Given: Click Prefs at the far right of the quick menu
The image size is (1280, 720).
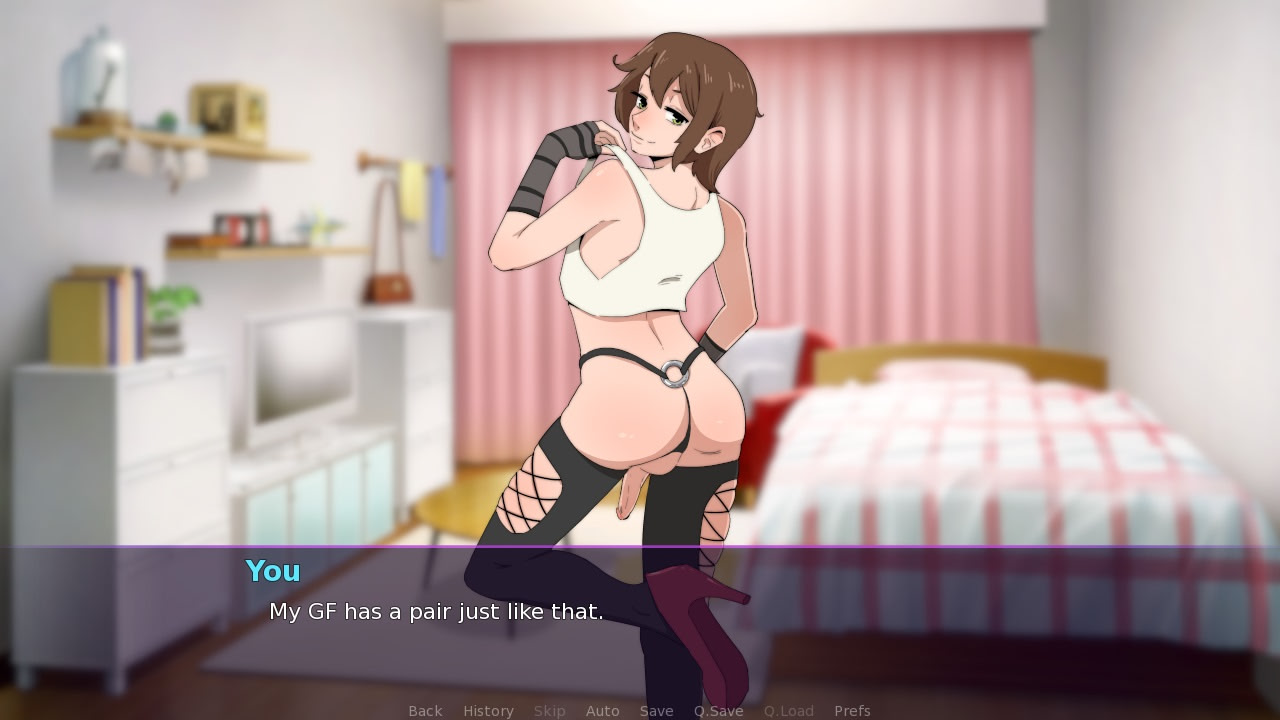Looking at the screenshot, I should click(852, 710).
